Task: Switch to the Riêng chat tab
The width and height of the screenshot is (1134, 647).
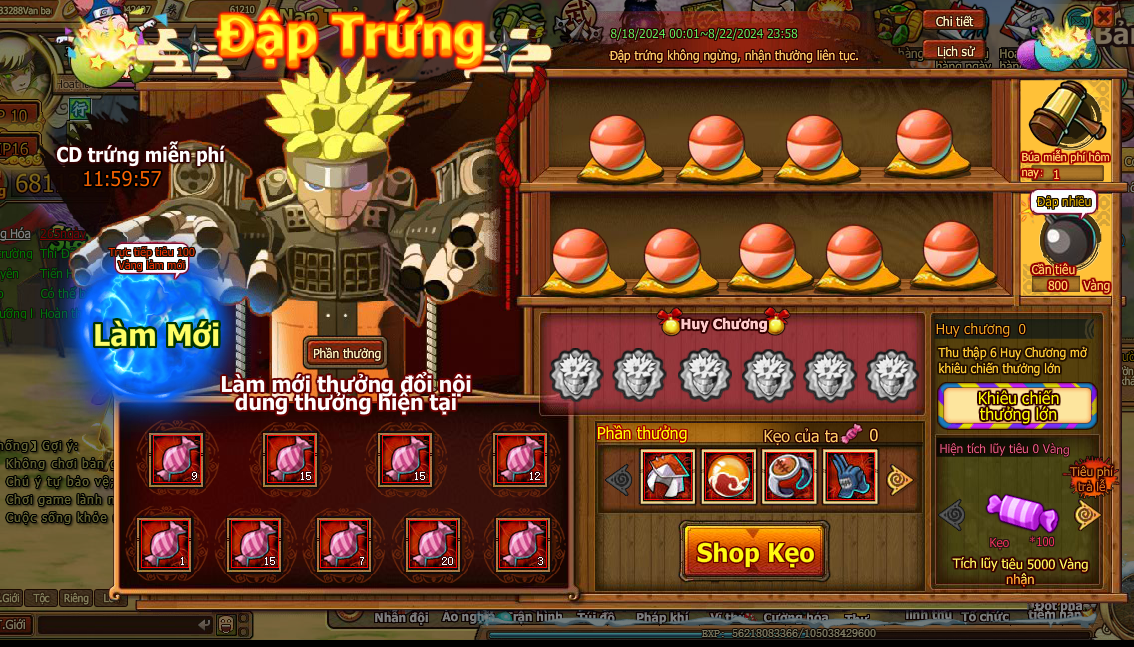Action: tap(76, 598)
